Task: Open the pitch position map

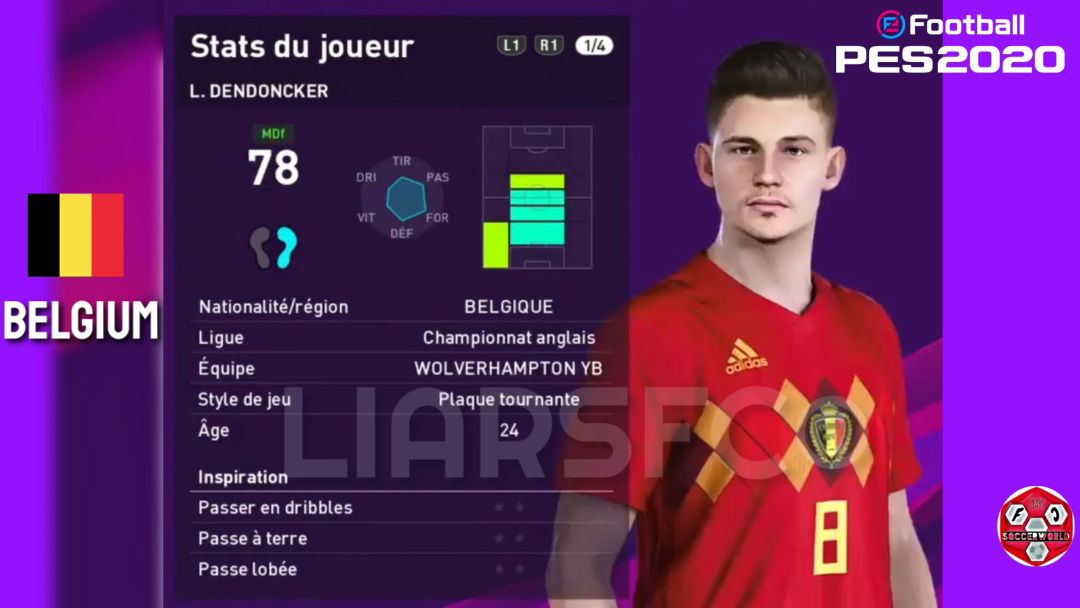Action: point(537,197)
